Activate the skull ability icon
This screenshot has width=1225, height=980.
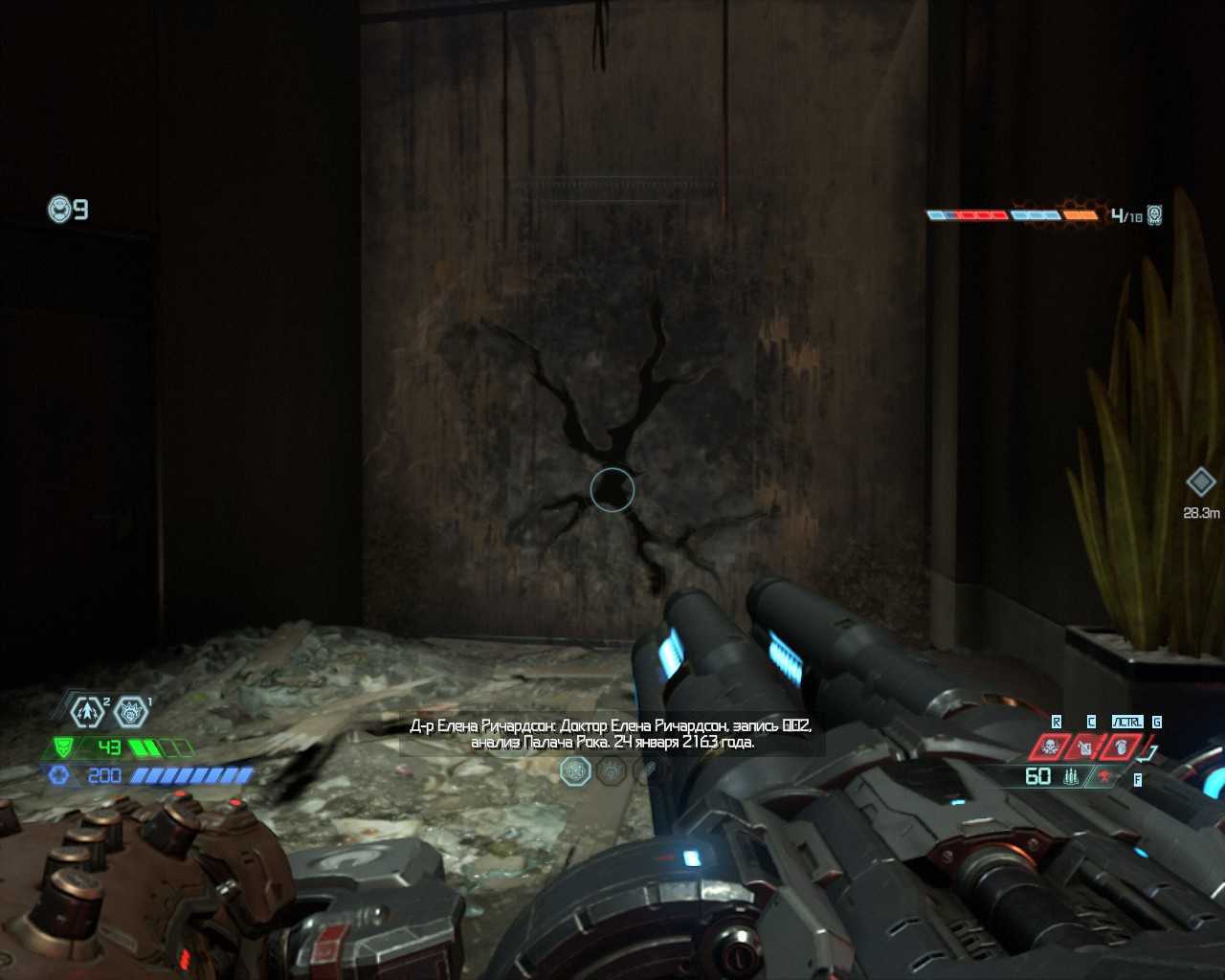[1051, 746]
